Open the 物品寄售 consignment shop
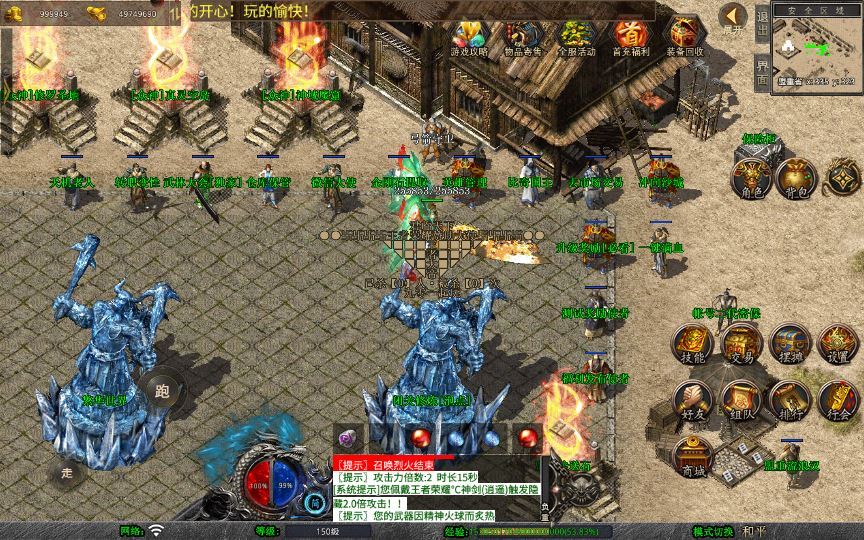This screenshot has width=864, height=540. click(x=520, y=37)
